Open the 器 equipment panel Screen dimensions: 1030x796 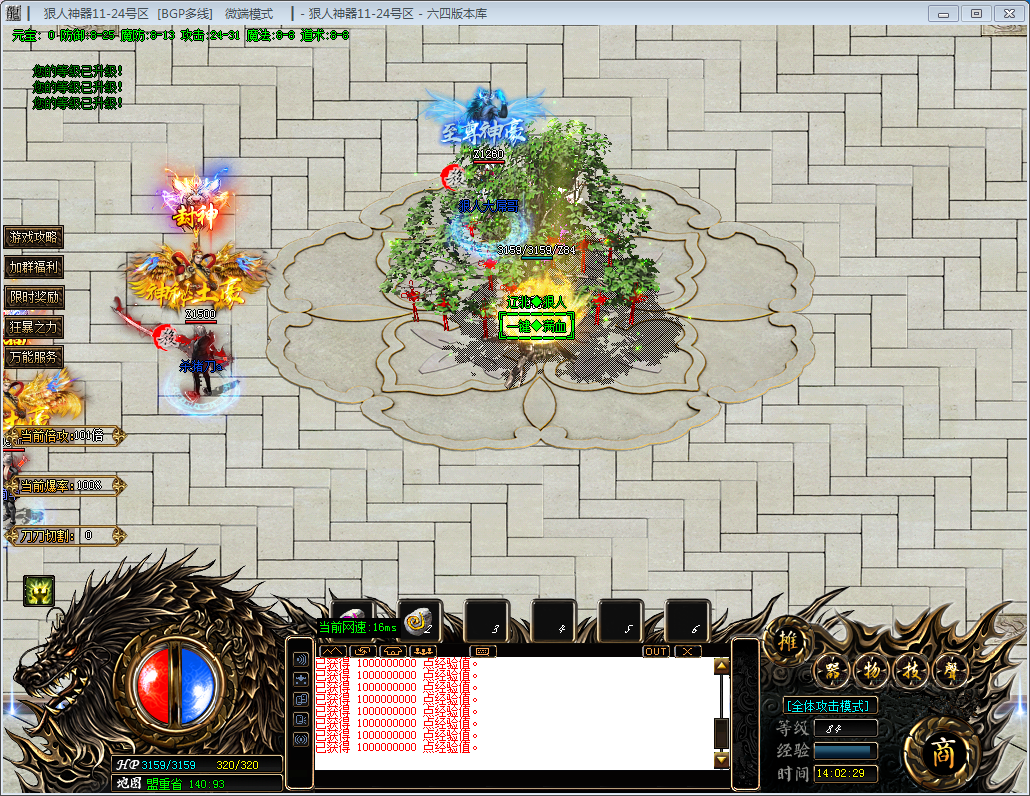coord(831,671)
